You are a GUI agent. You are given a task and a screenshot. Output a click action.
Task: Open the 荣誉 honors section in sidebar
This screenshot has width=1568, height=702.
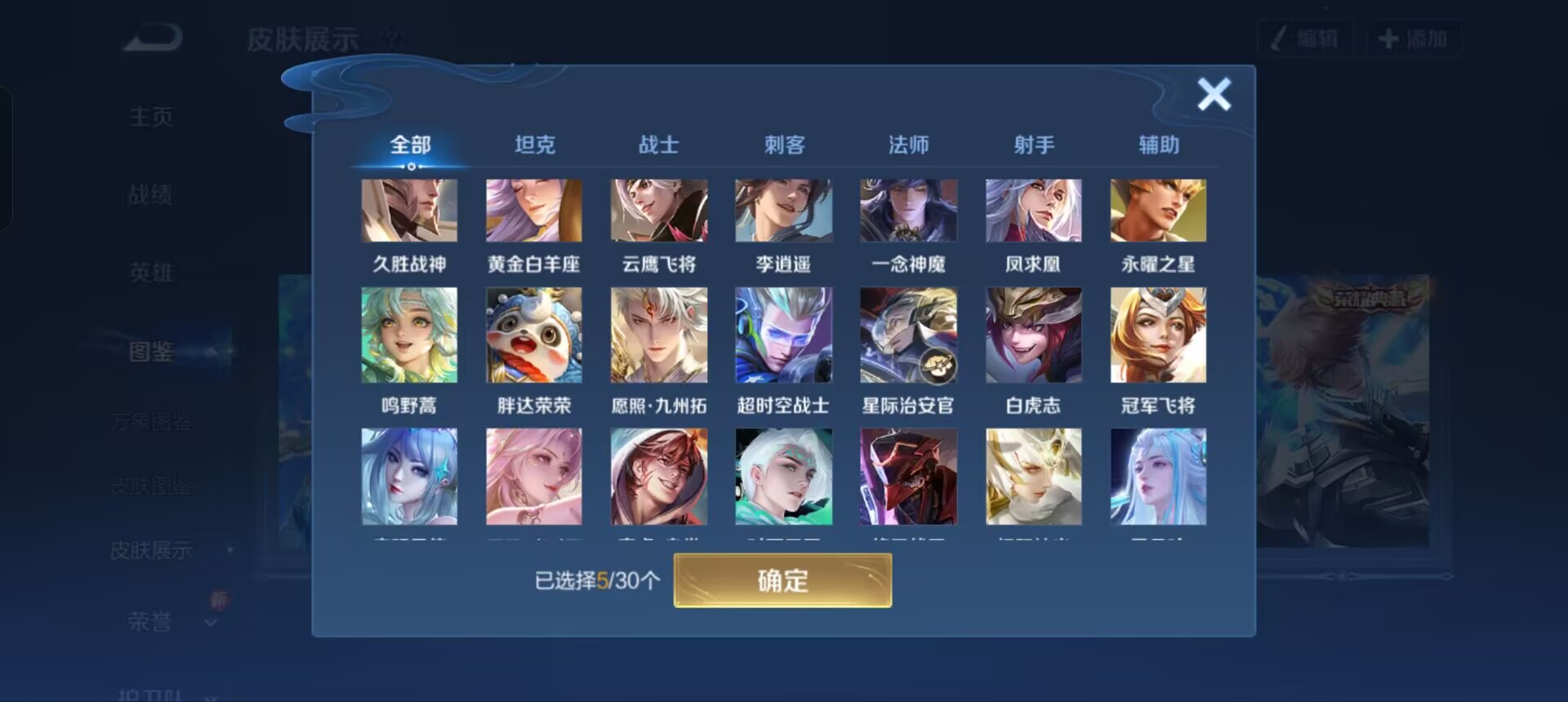pos(151,622)
